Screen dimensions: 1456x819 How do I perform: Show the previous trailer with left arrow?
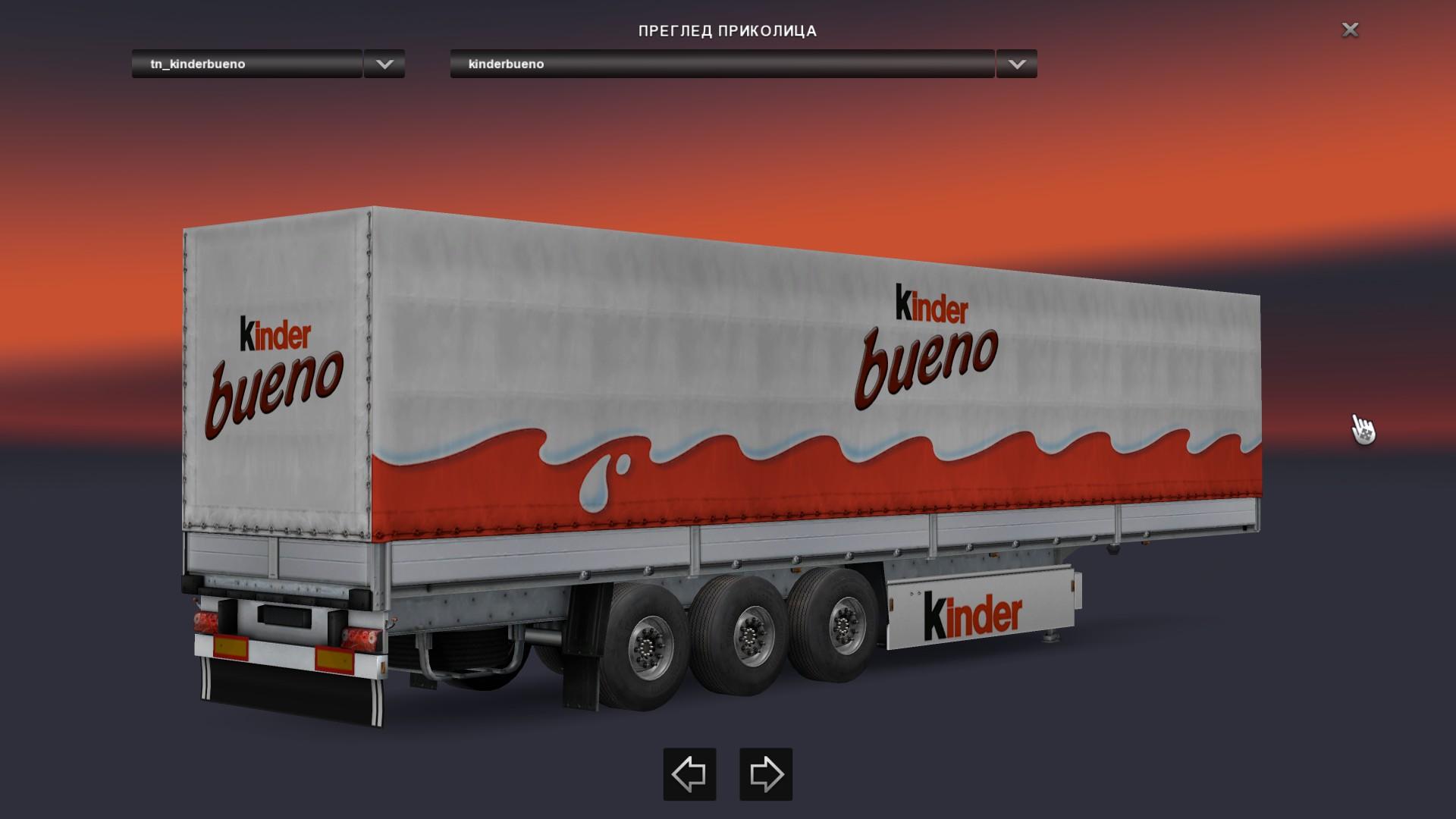tap(689, 774)
